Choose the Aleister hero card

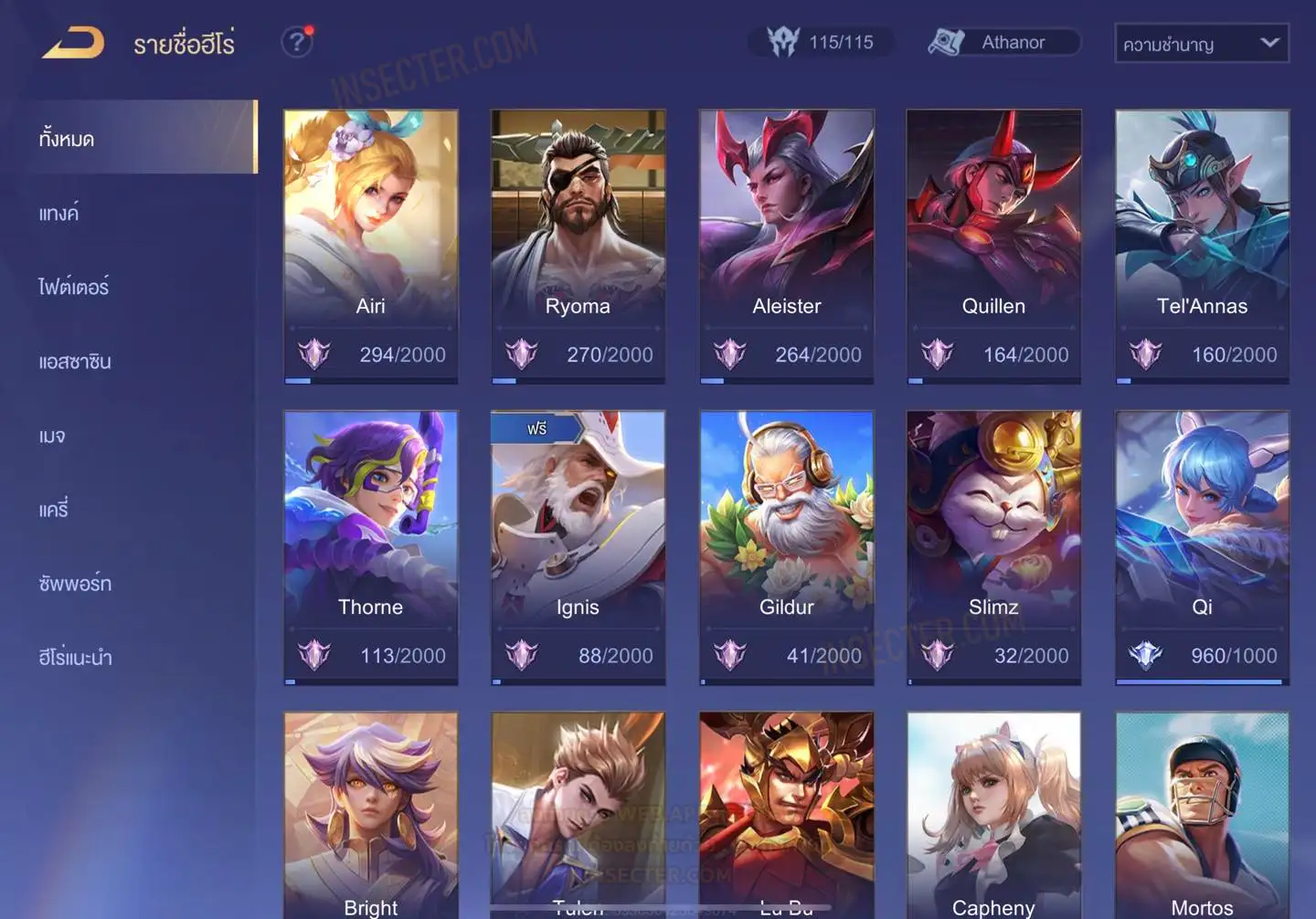pyautogui.click(x=786, y=245)
